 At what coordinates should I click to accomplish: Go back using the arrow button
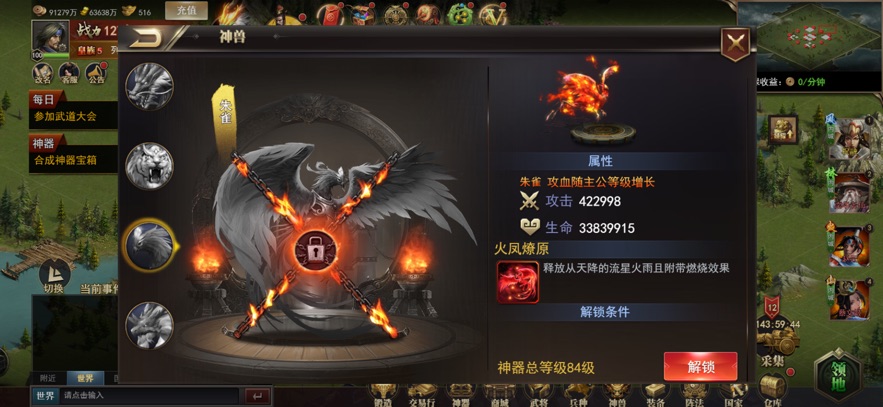[151, 38]
